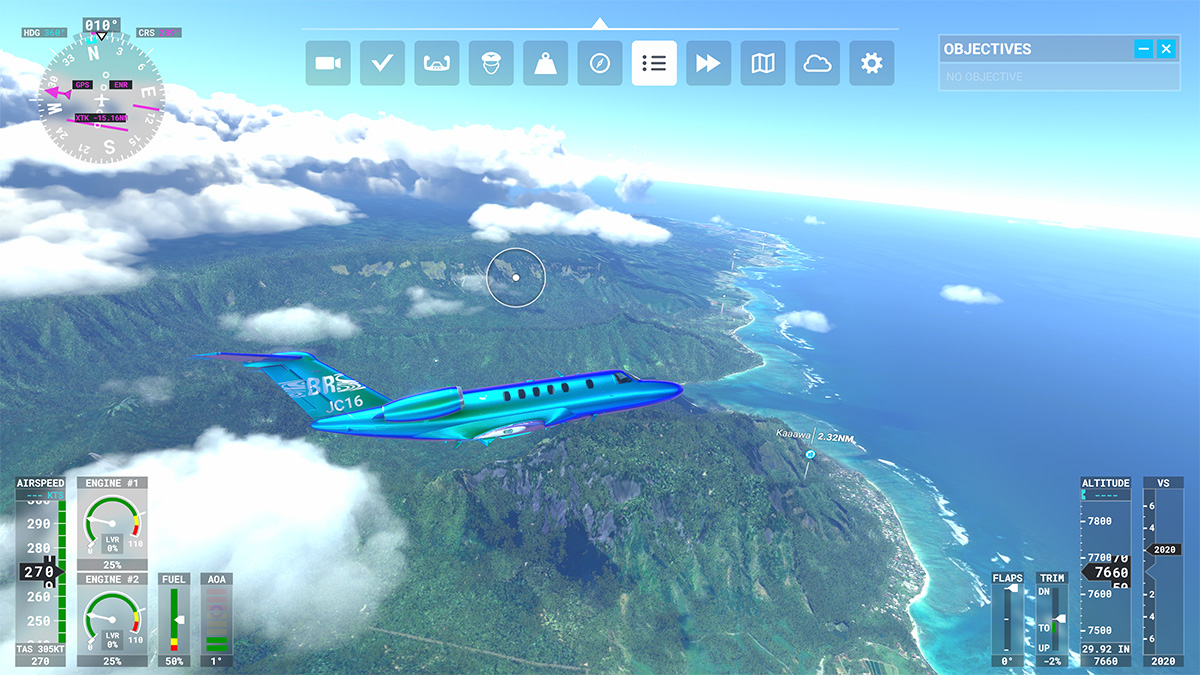The image size is (1200, 675).
Task: Open the weight and fuel panel
Action: click(545, 63)
